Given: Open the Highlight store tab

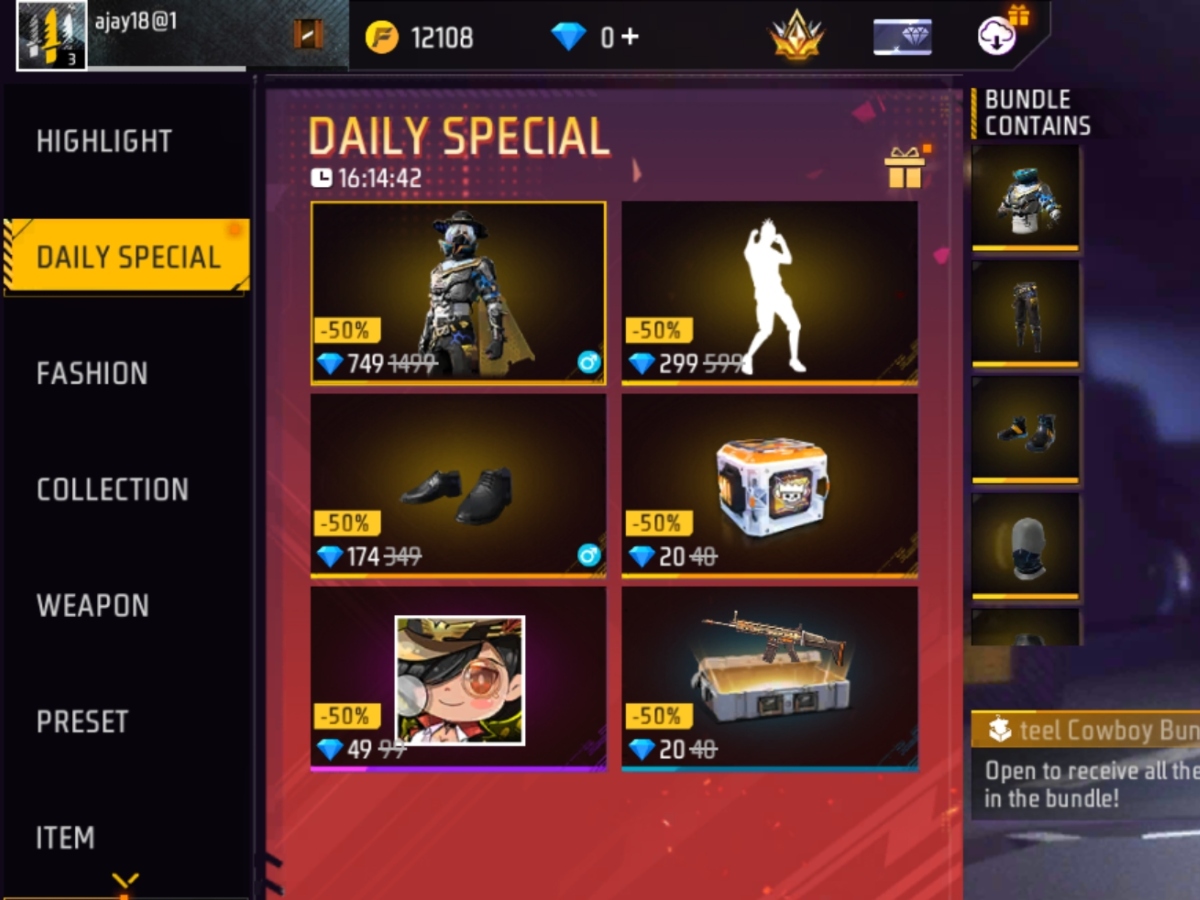Looking at the screenshot, I should click(x=104, y=141).
